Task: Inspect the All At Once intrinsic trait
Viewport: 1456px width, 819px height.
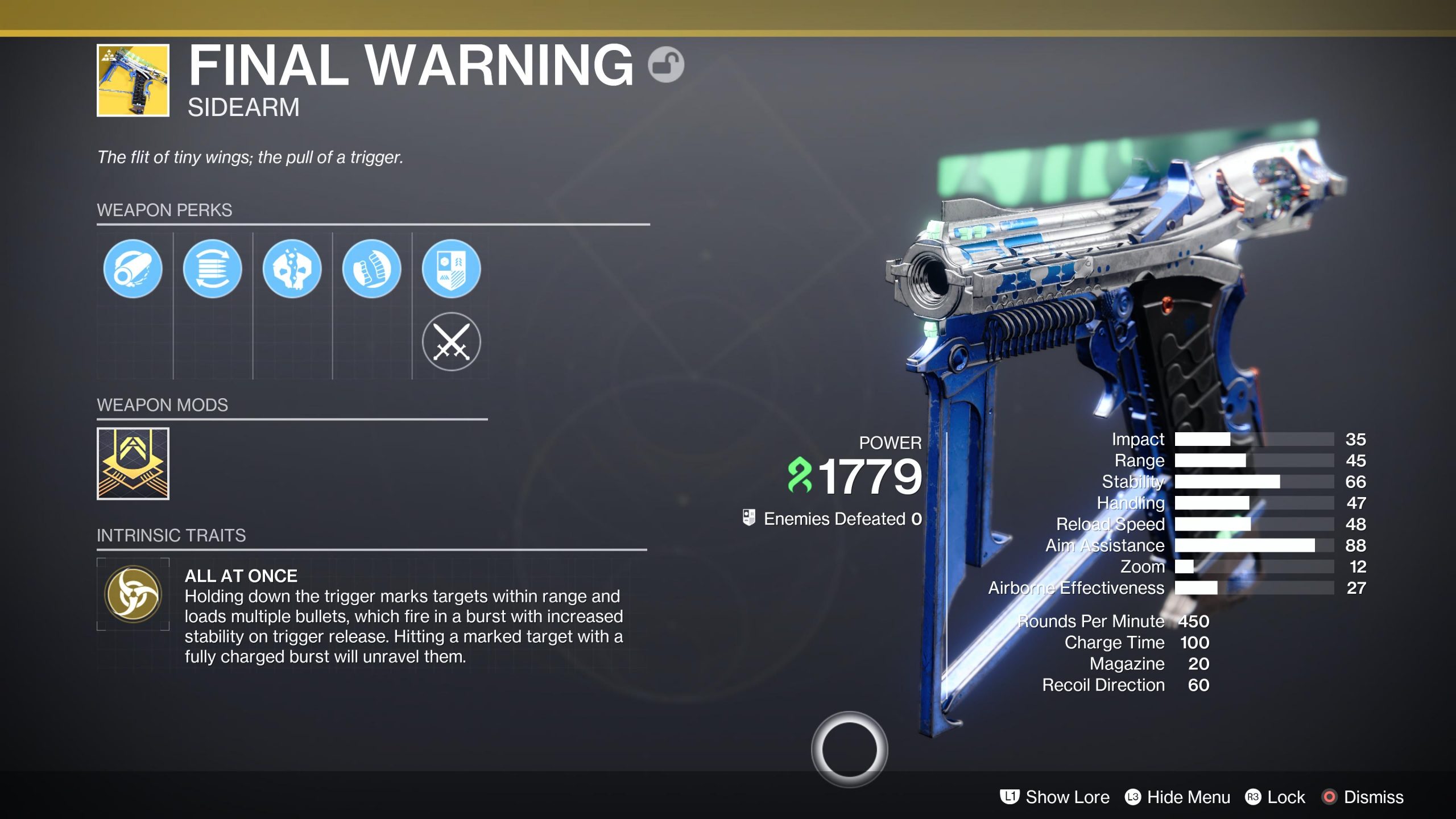Action: click(x=133, y=594)
